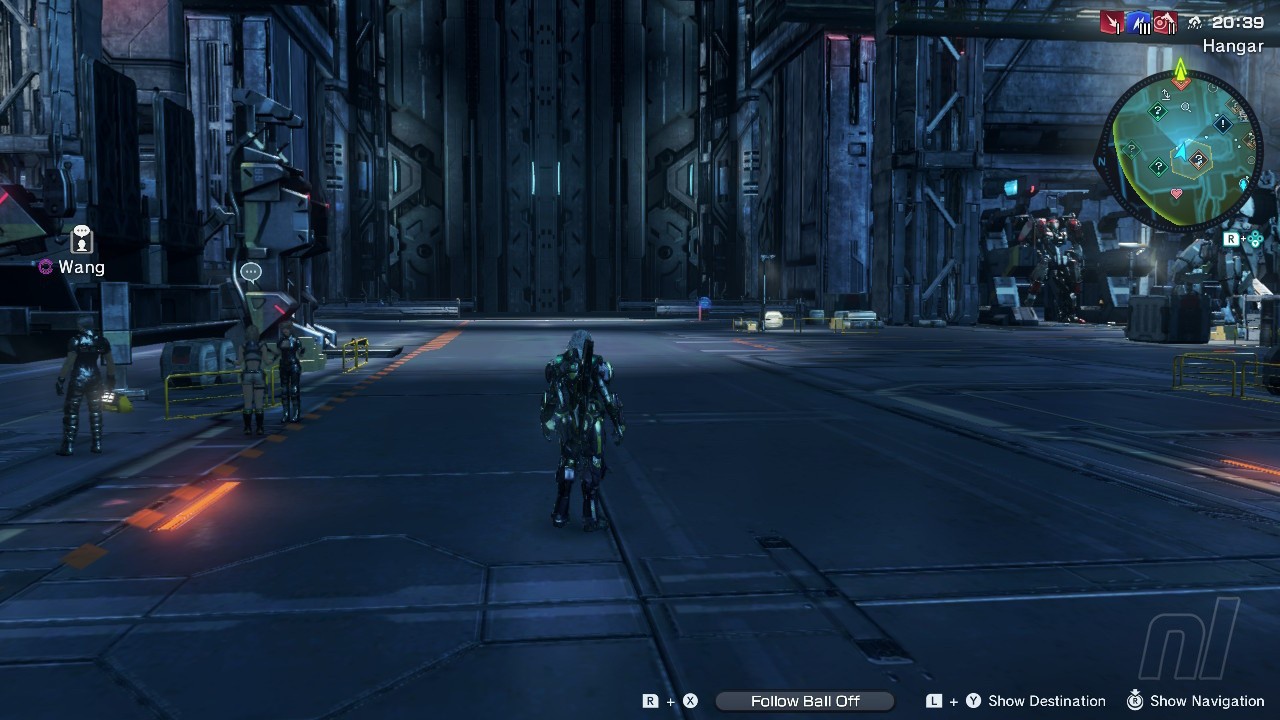Select the exclamation mark marker on minimap
The height and width of the screenshot is (720, 1280).
click(1222, 124)
